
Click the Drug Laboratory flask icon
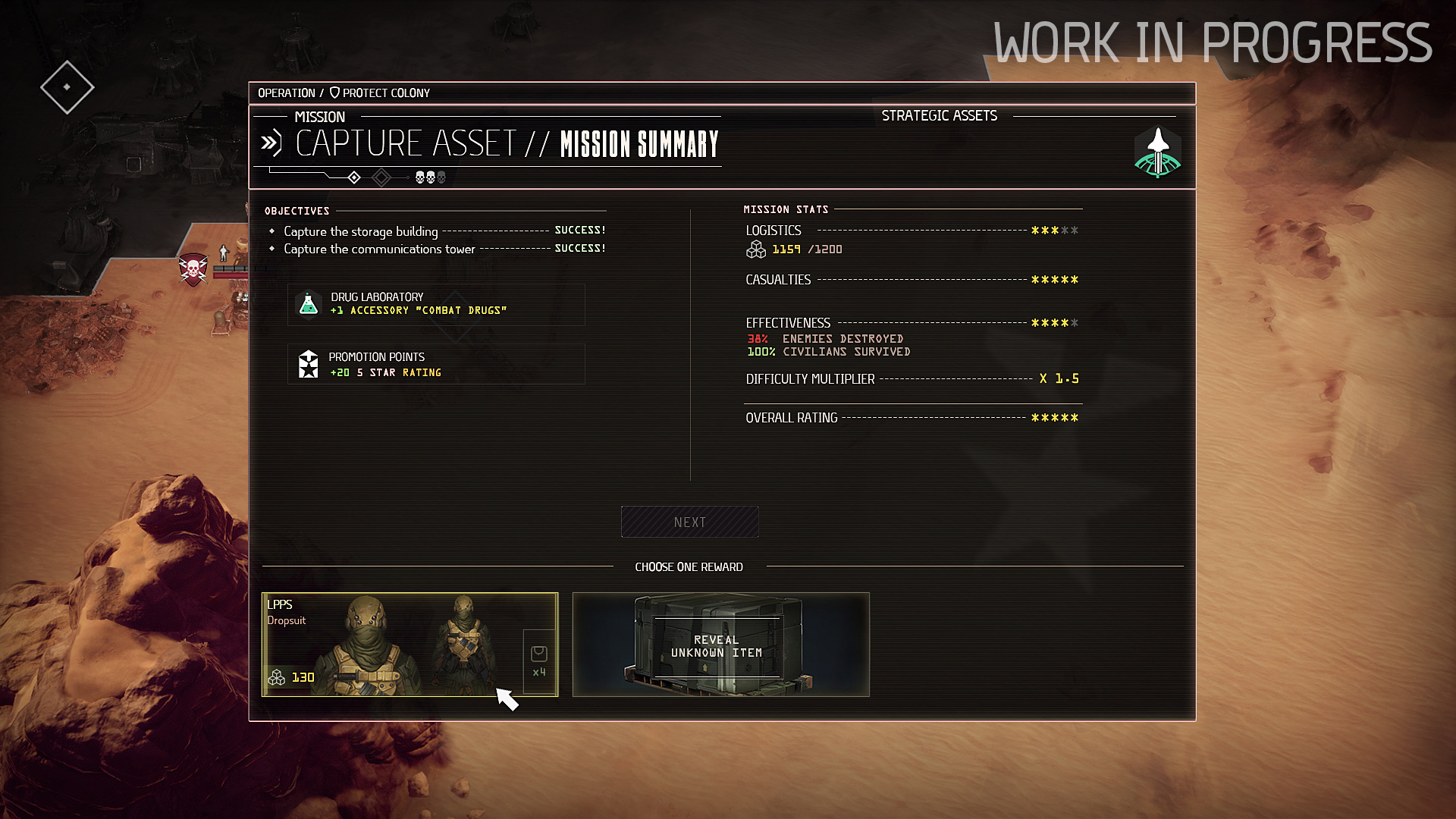308,304
